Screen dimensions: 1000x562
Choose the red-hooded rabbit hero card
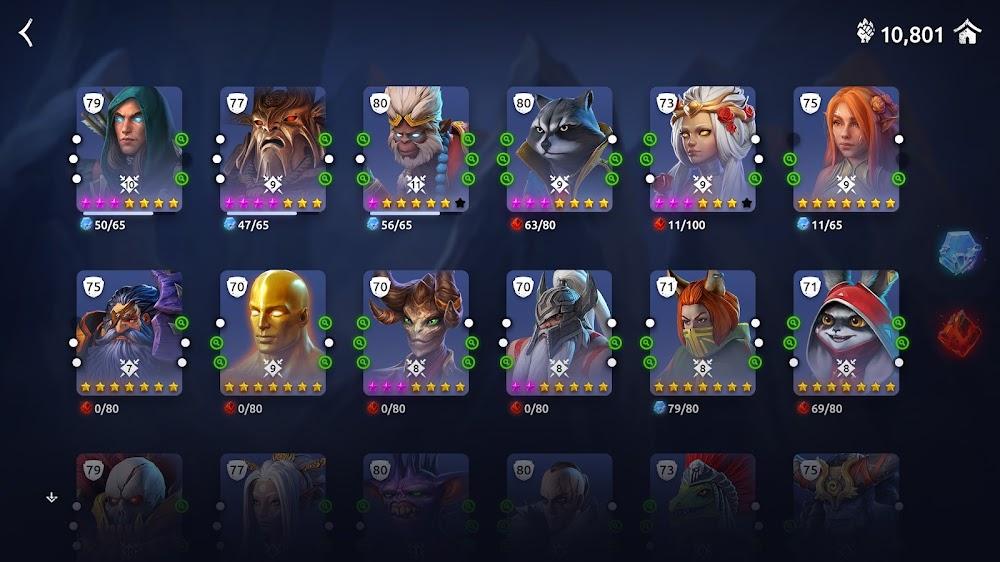(846, 331)
